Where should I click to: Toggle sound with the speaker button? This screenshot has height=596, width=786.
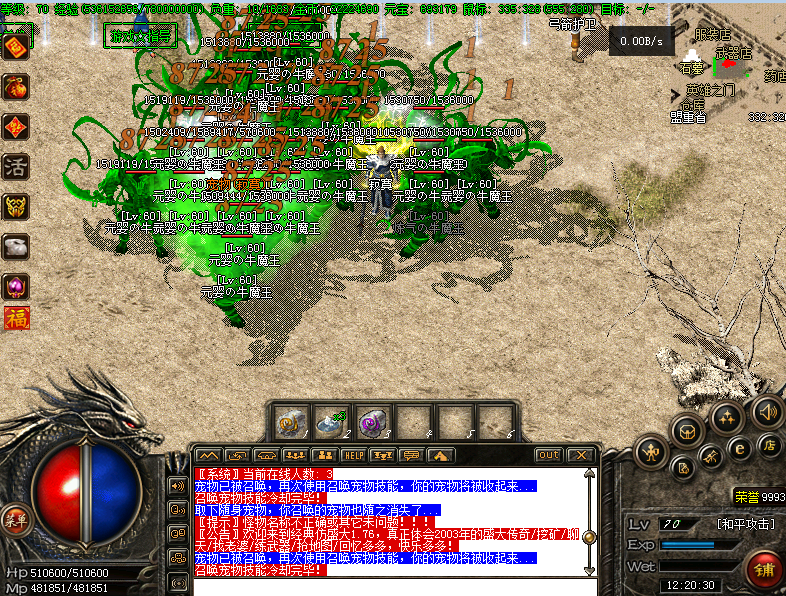(768, 410)
